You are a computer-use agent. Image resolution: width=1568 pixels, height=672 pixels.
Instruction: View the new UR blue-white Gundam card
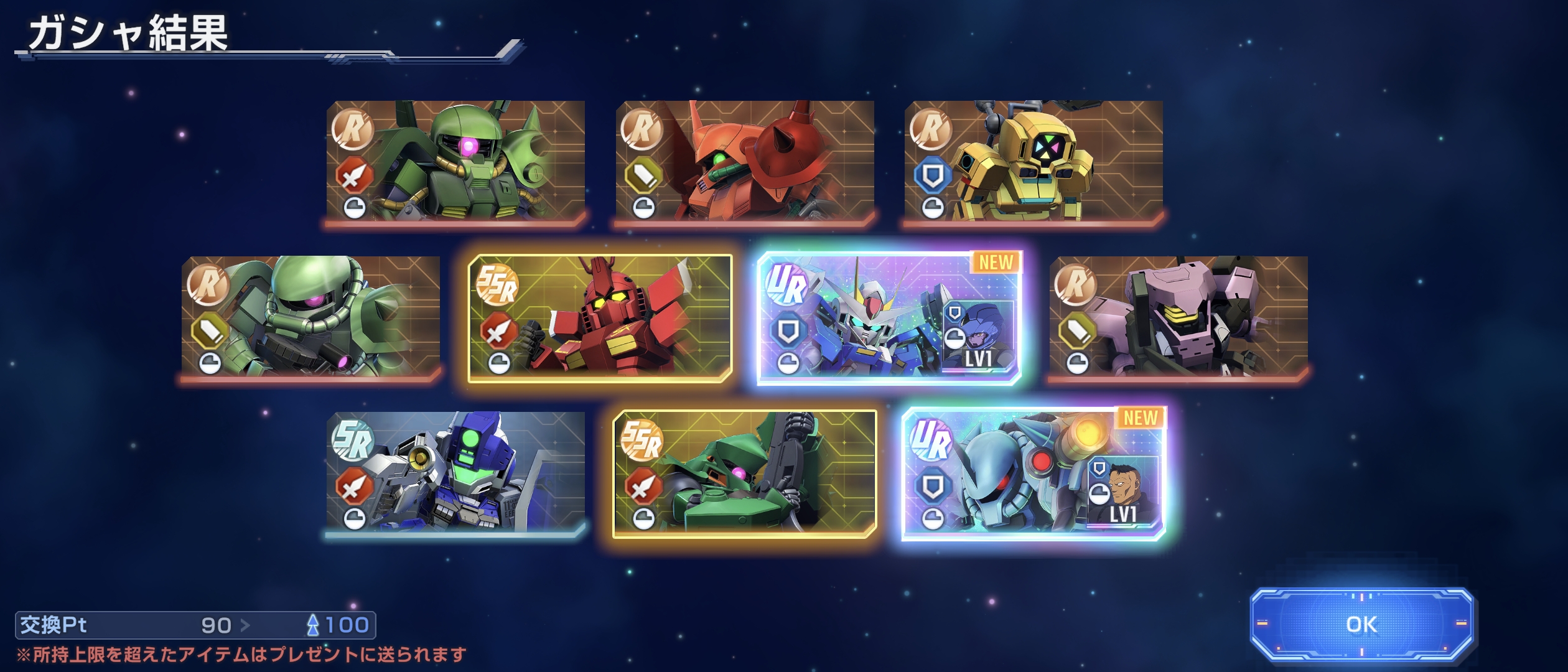click(889, 317)
